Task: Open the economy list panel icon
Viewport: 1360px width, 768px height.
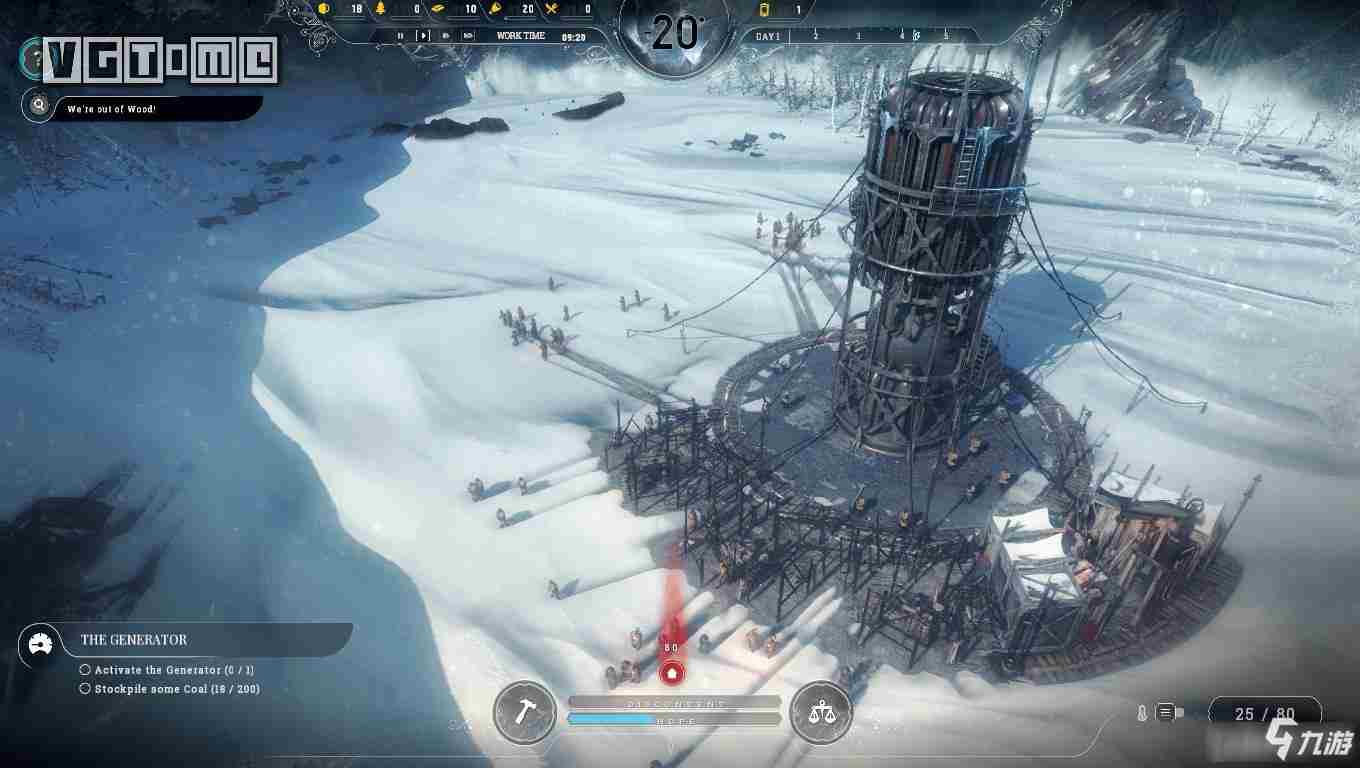Action: (x=1166, y=713)
